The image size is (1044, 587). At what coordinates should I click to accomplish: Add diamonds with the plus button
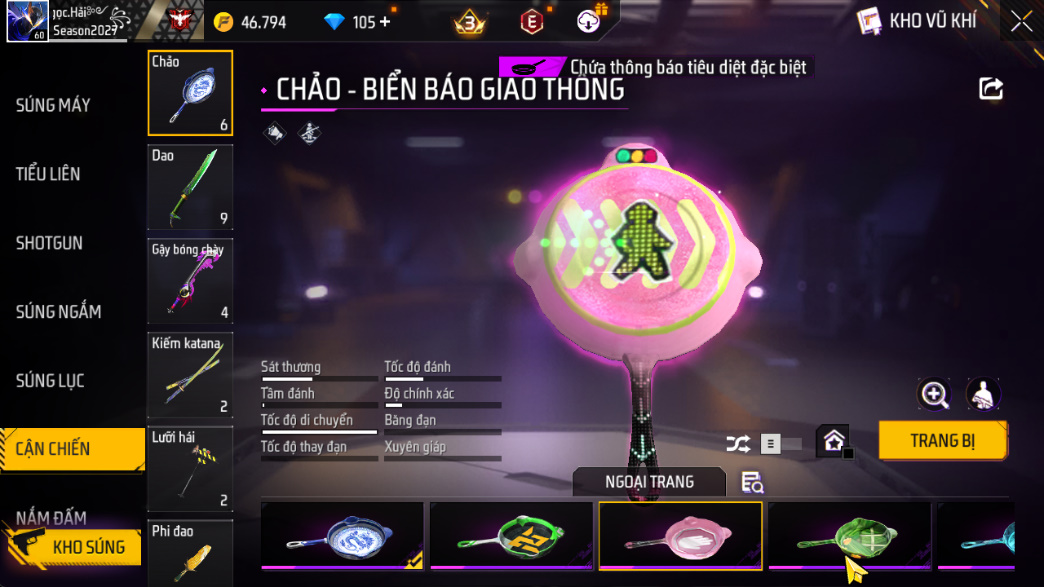385,22
